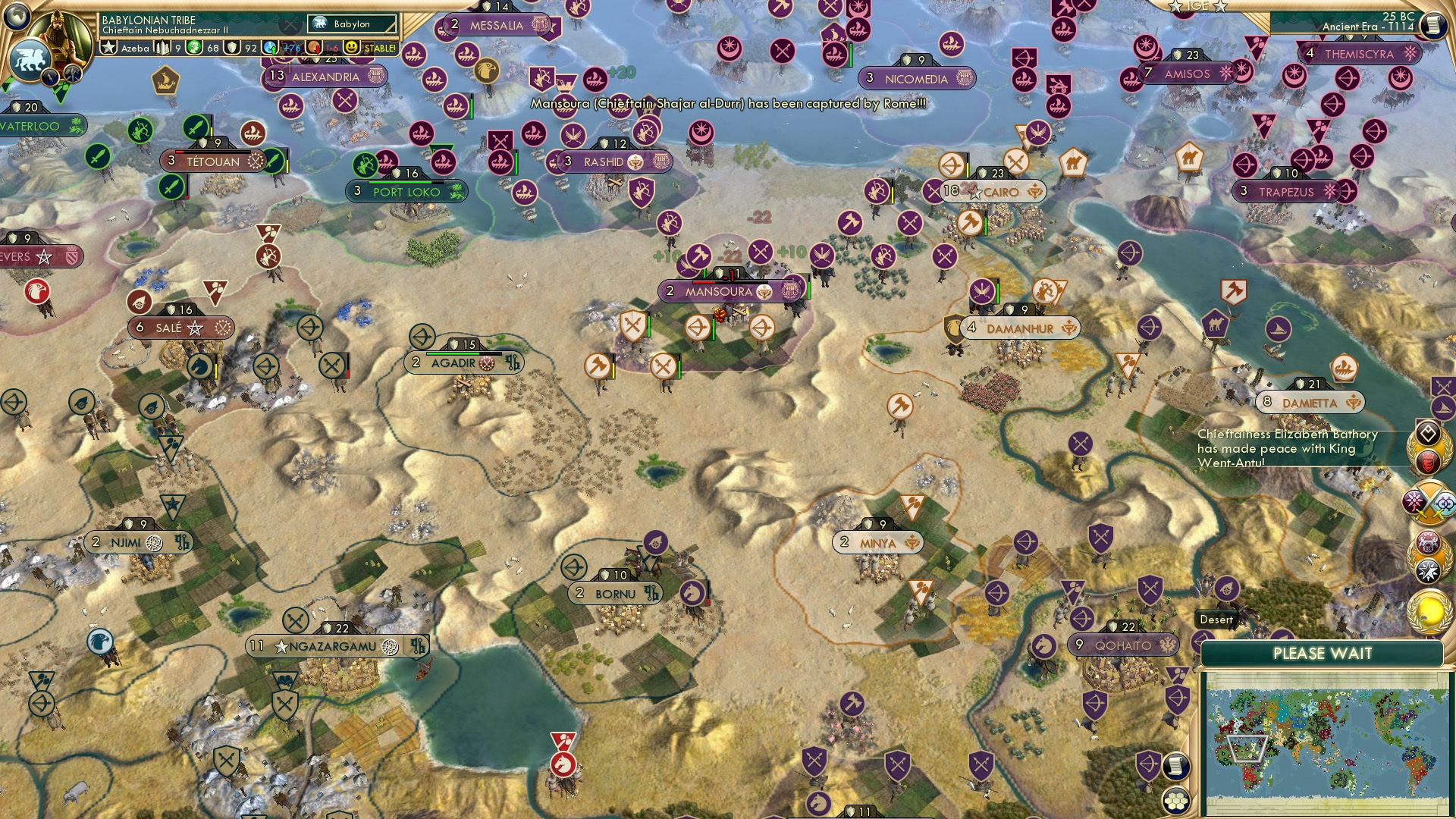This screenshot has height=819, width=1456.
Task: Toggle the IGE editor star
Action: (x=1197, y=6)
